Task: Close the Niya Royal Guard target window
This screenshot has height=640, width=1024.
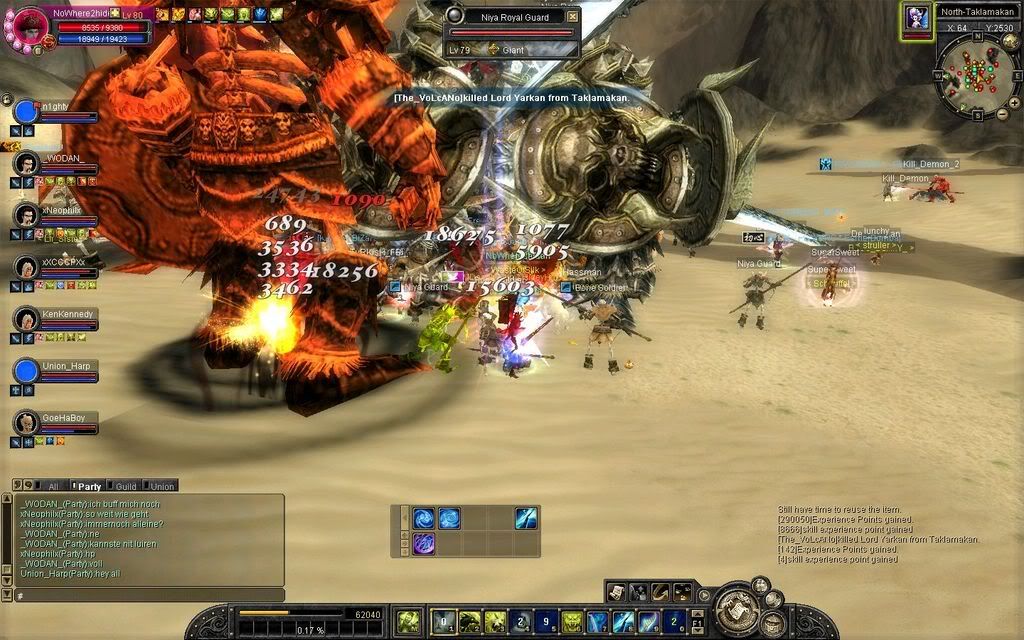Action: (572, 16)
